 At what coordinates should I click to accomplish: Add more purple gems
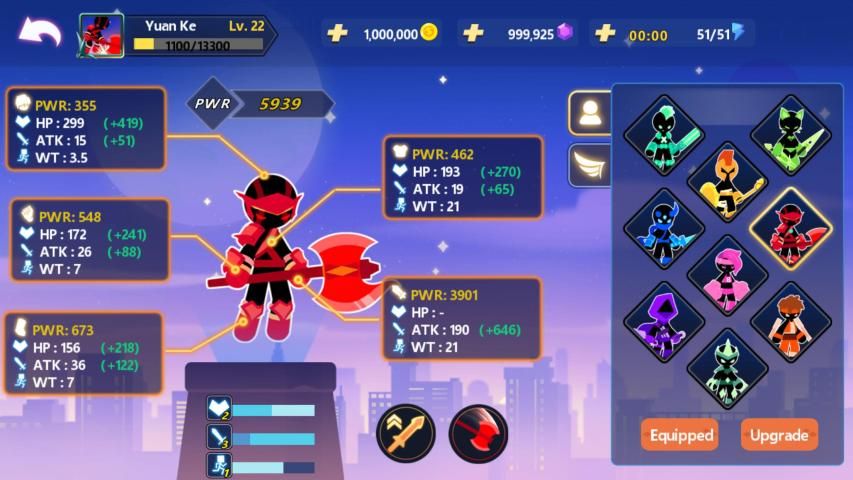click(x=473, y=33)
